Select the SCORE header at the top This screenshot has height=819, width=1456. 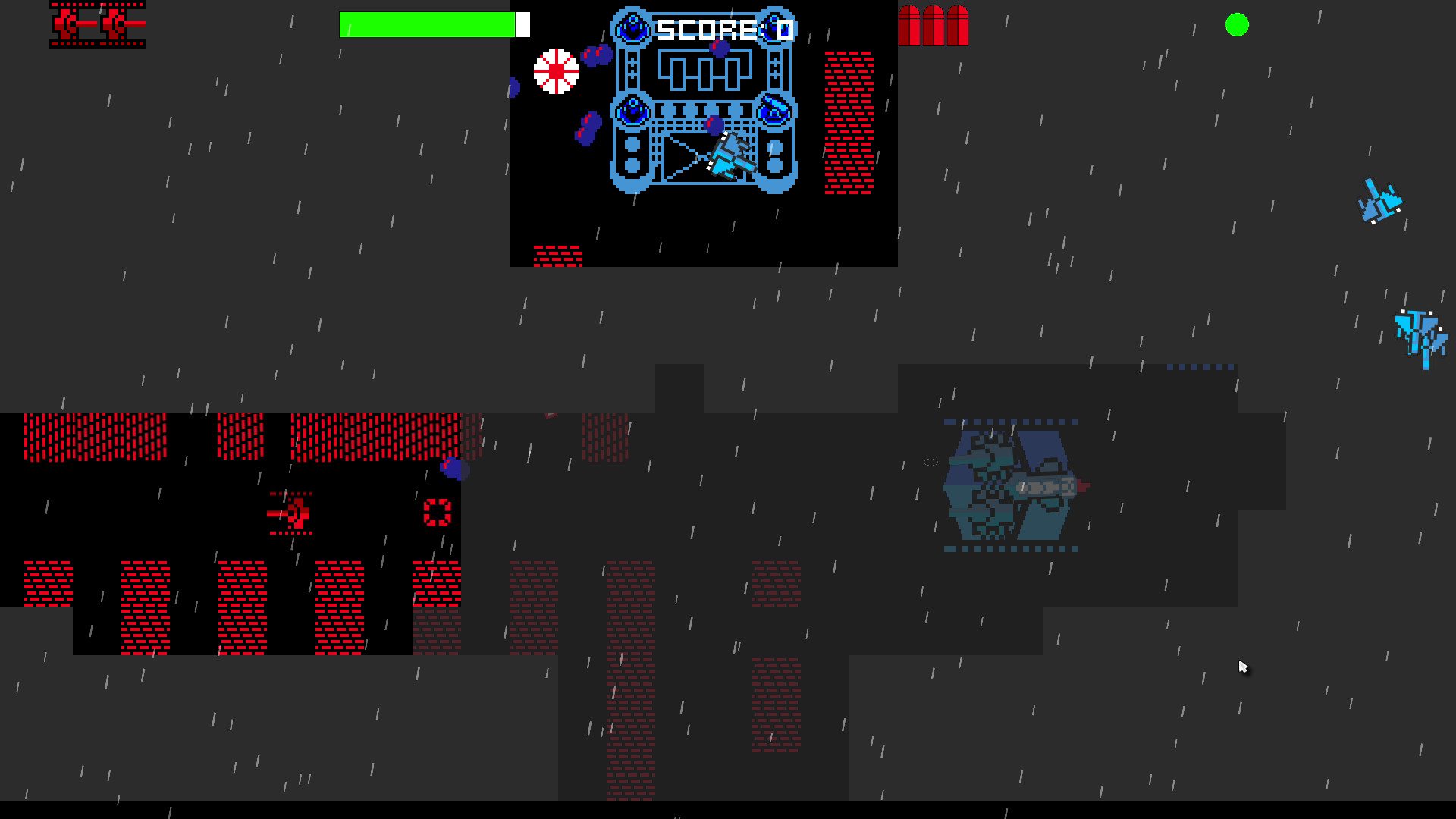click(705, 29)
